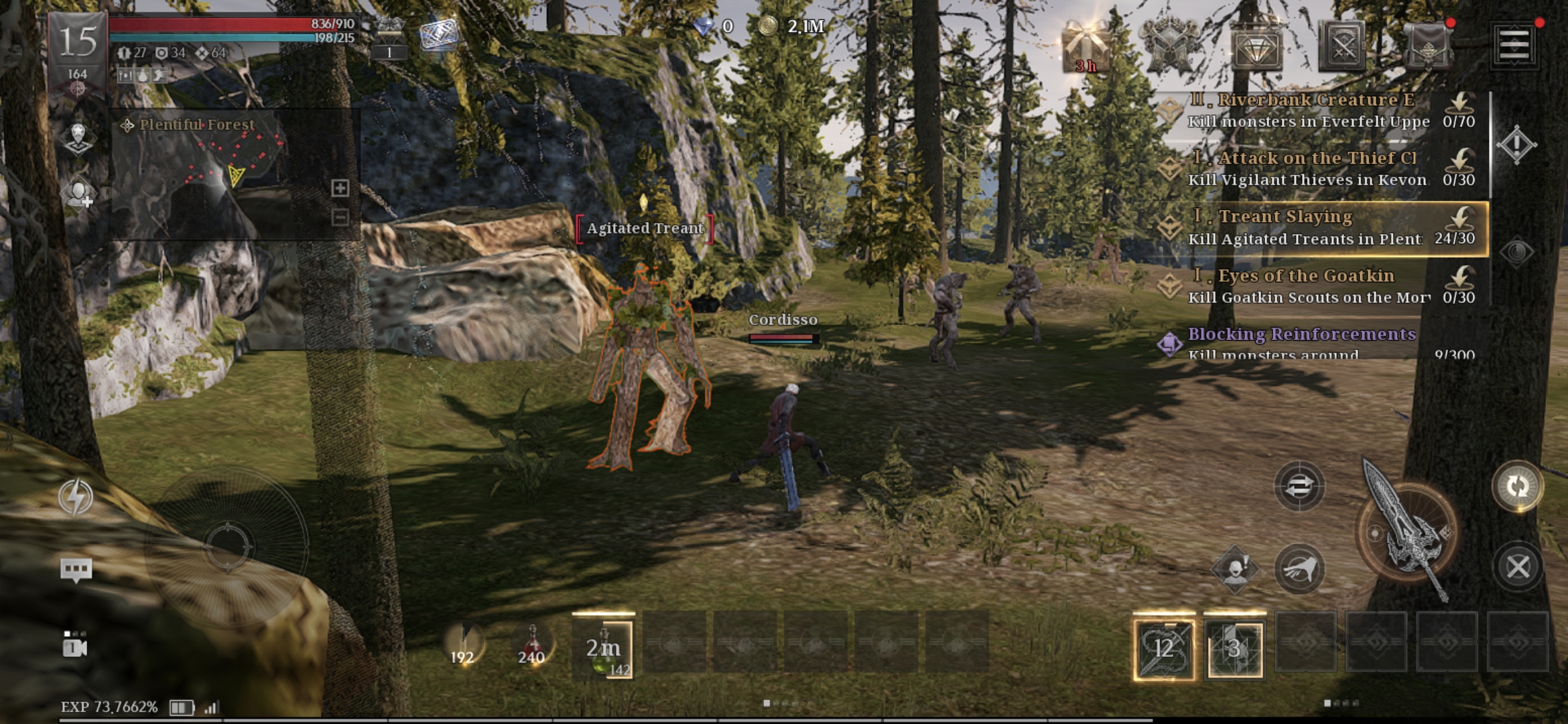
Task: Zoom in the minimap with plus button
Action: (340, 188)
